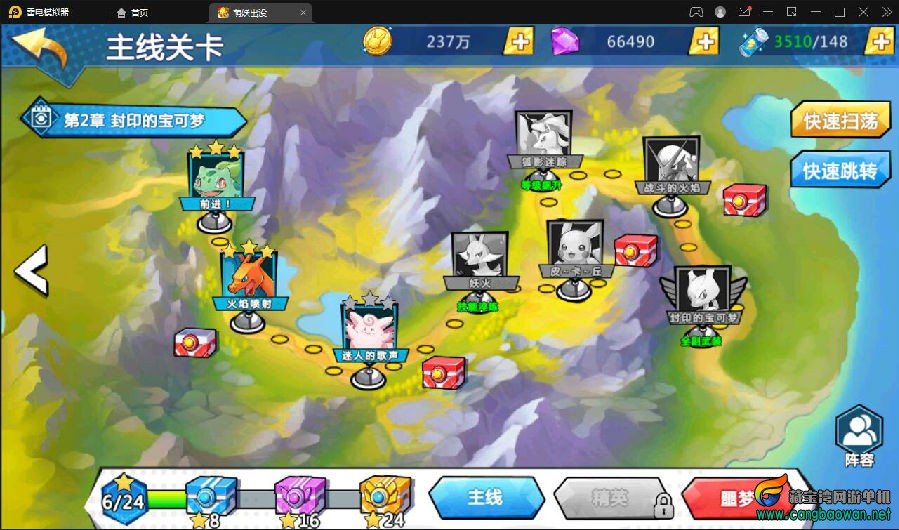Open 快速跳转 quick jump
The height and width of the screenshot is (530, 899).
point(840,171)
